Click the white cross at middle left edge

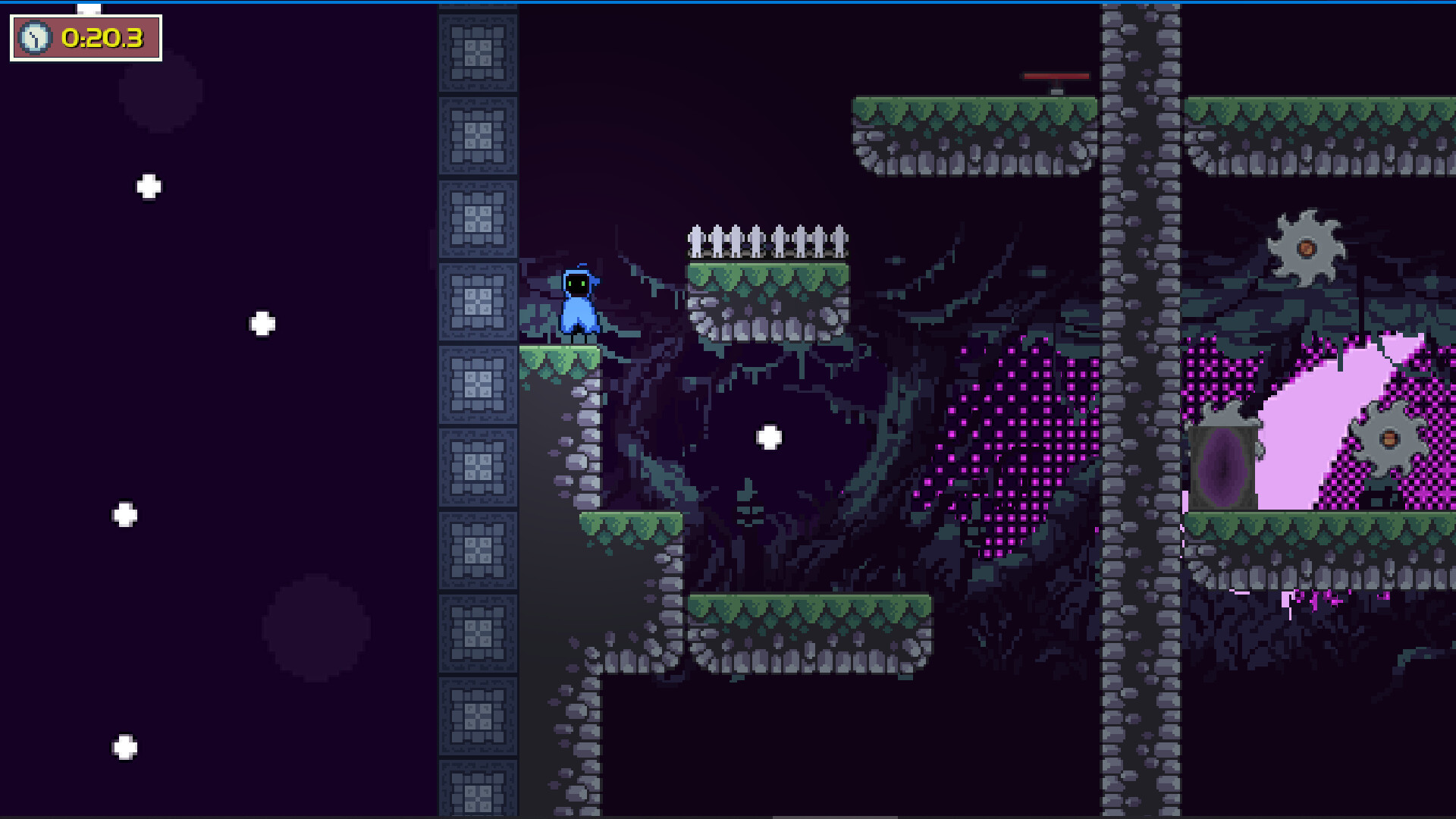tap(124, 514)
